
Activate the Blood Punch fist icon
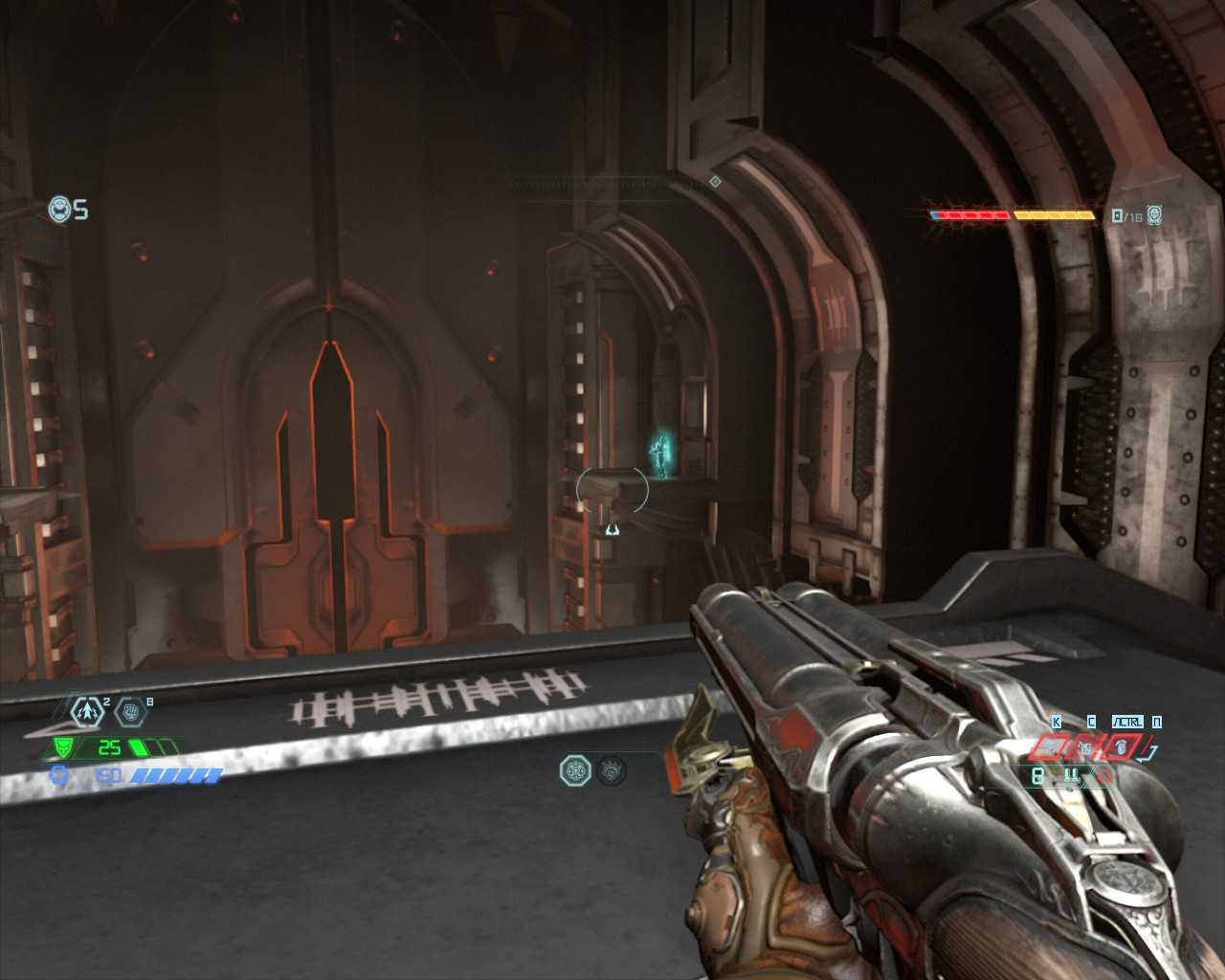click(131, 712)
